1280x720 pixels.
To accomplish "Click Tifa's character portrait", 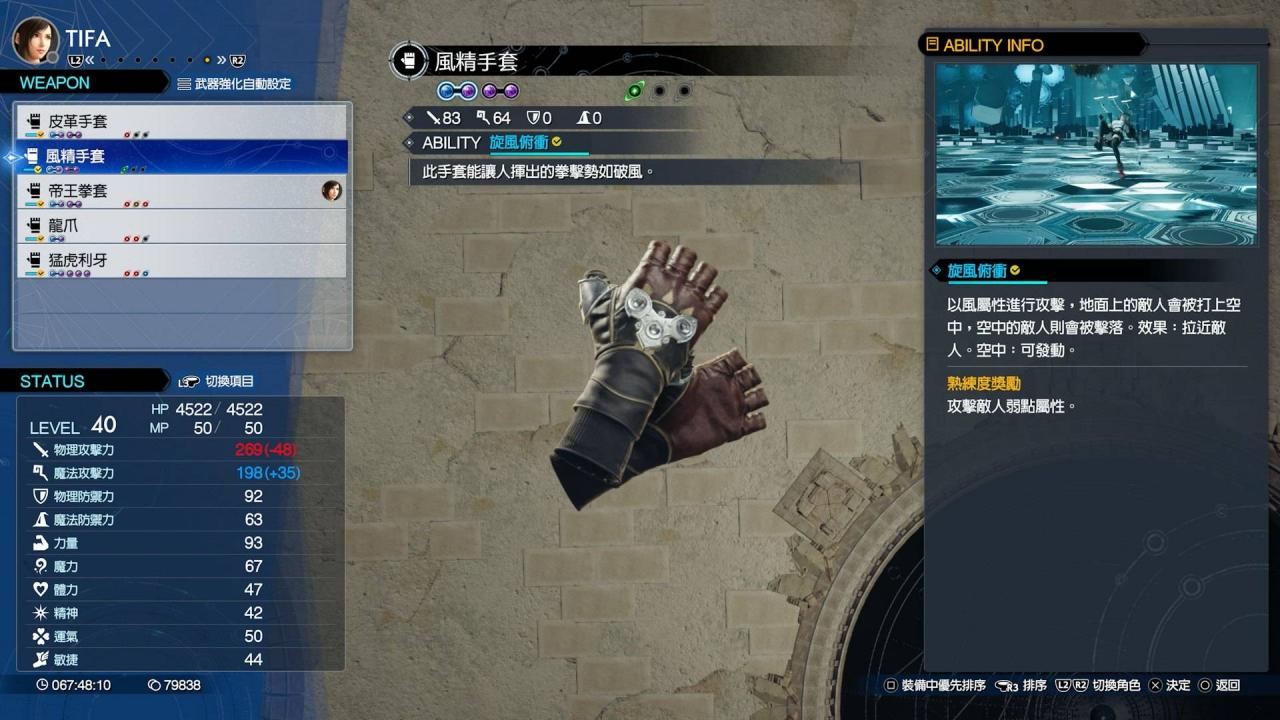I will (x=32, y=39).
